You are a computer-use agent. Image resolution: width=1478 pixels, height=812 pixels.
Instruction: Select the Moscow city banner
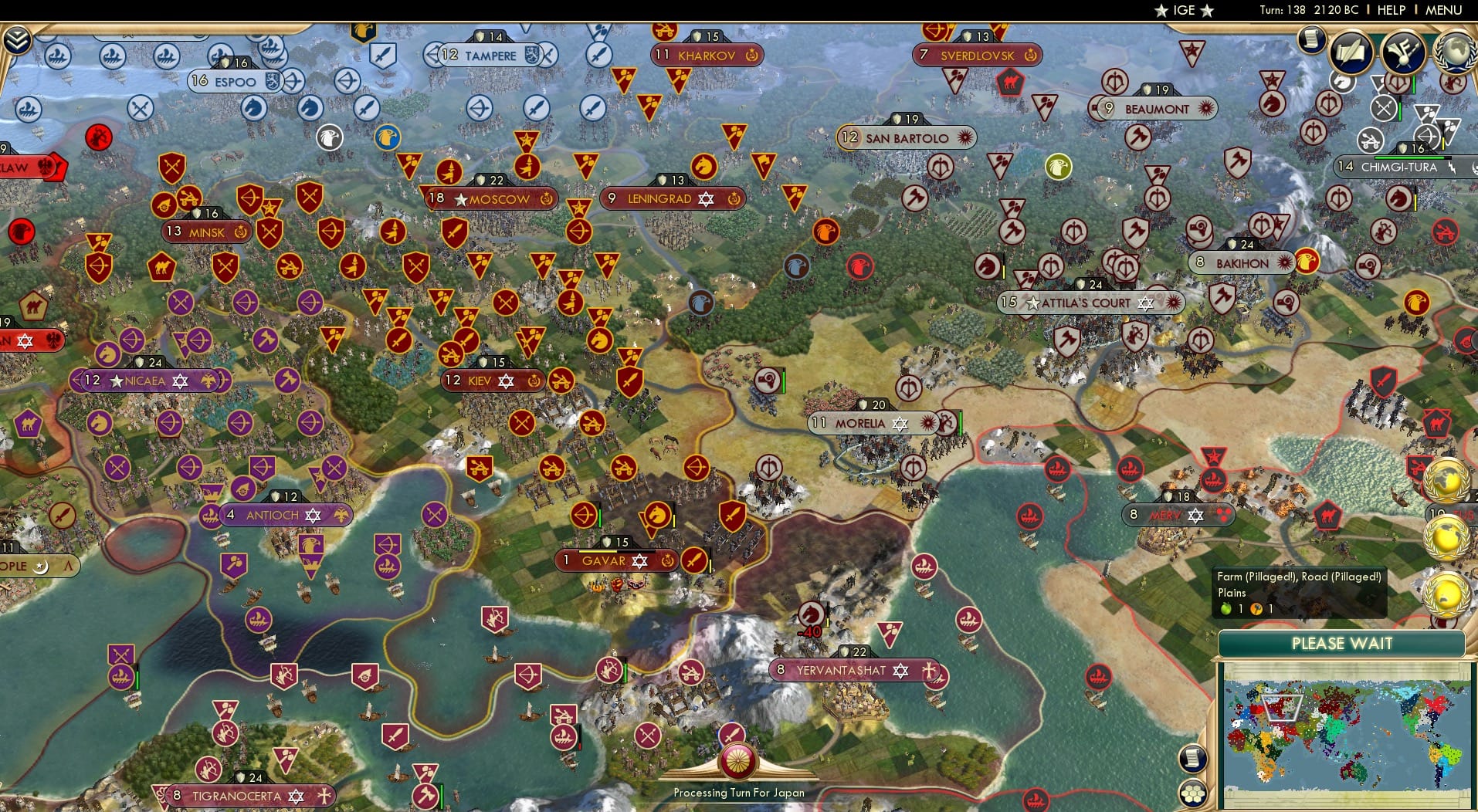click(x=491, y=198)
